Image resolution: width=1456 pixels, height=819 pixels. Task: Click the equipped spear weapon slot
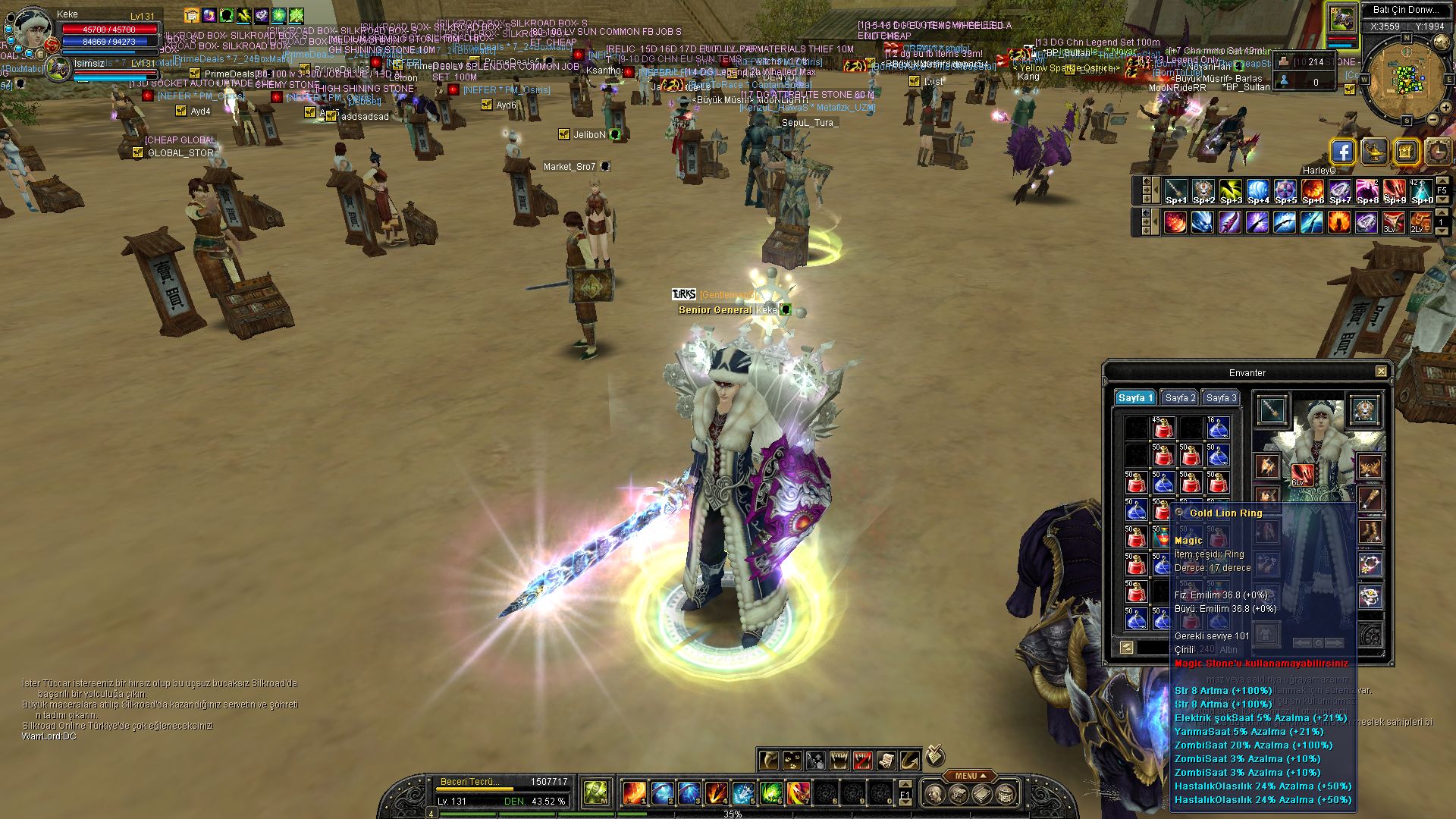pos(1272,410)
